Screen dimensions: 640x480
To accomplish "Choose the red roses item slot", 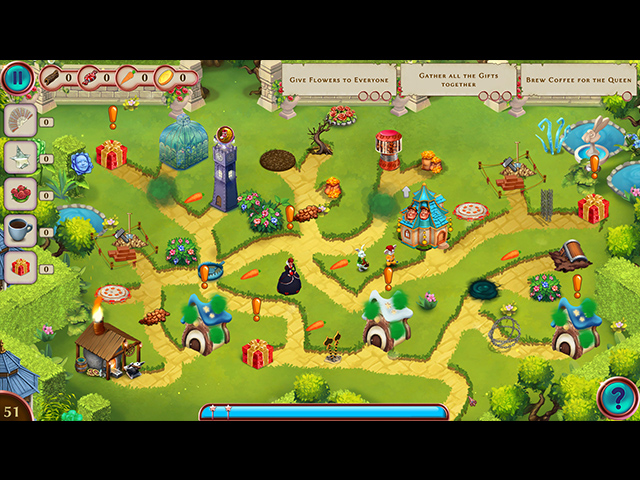I will 20,193.
